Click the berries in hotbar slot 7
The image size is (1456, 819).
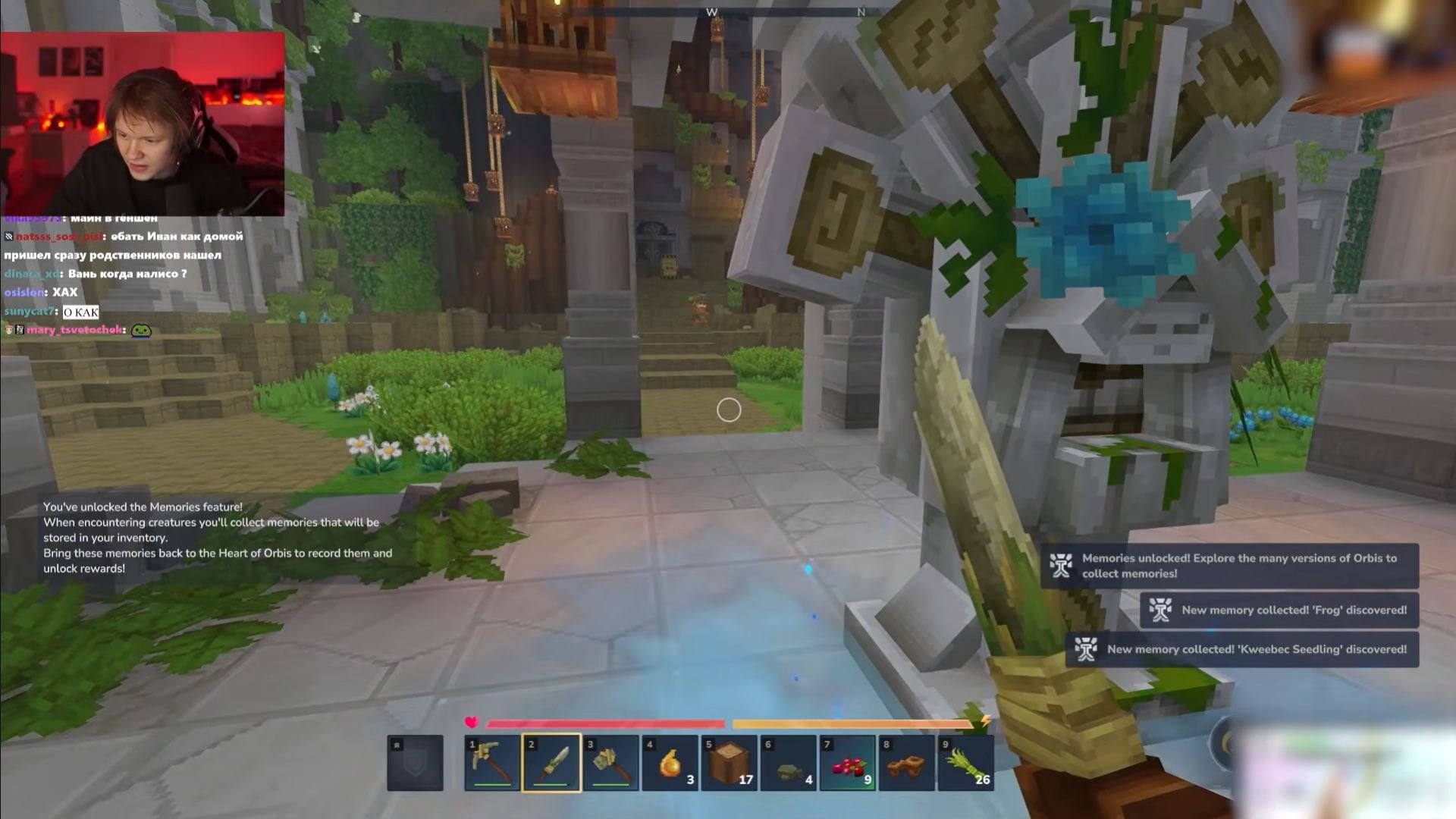pos(847,762)
